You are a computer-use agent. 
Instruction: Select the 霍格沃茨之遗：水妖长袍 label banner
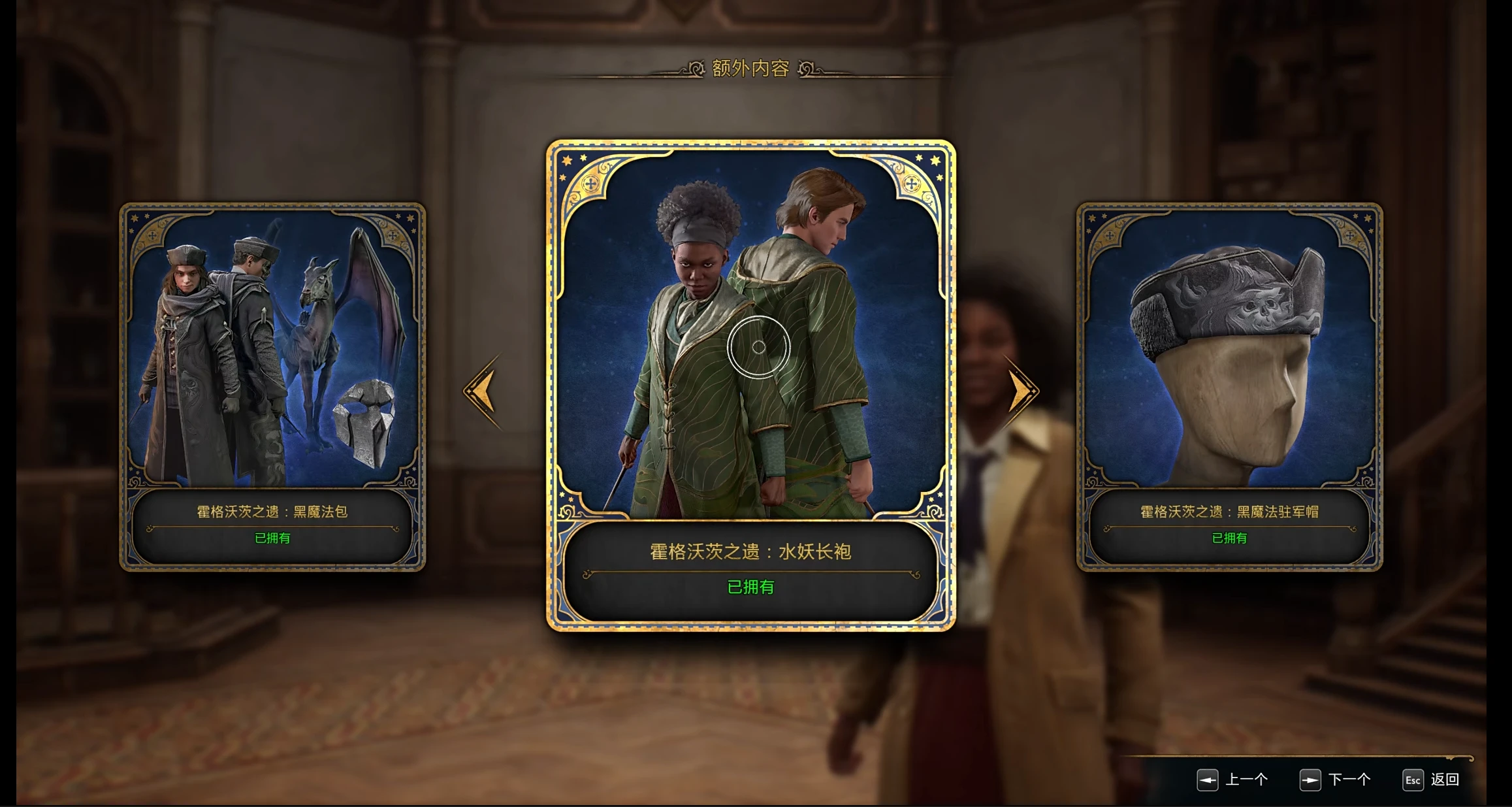752,551
